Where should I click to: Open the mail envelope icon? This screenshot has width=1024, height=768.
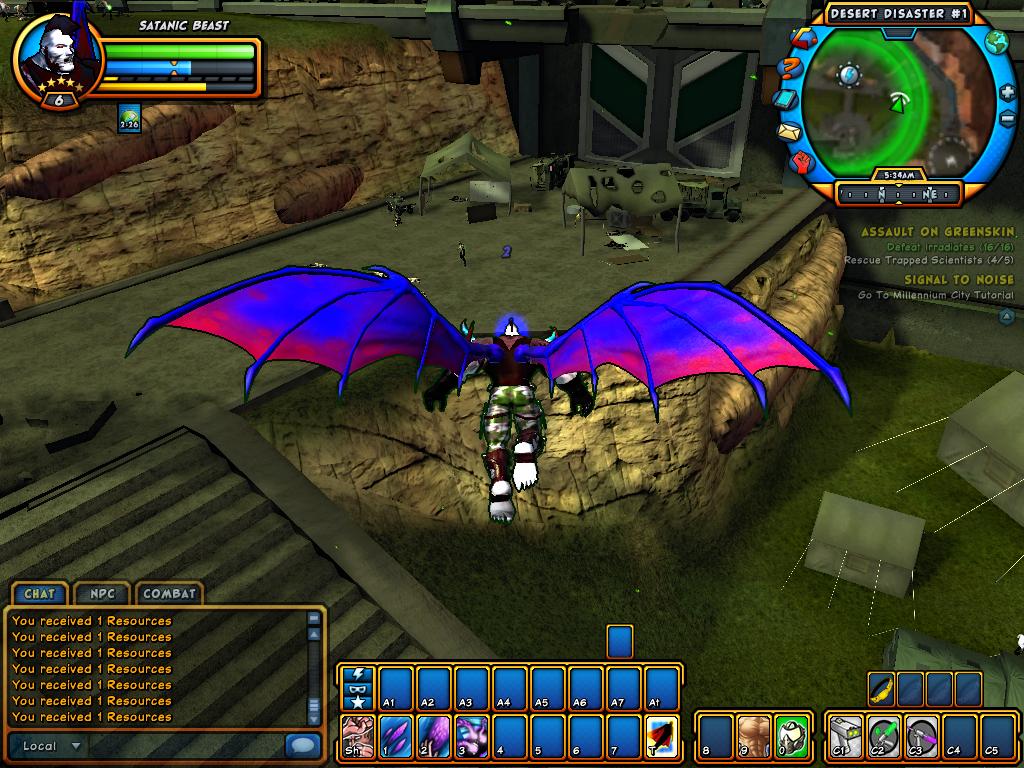(789, 131)
